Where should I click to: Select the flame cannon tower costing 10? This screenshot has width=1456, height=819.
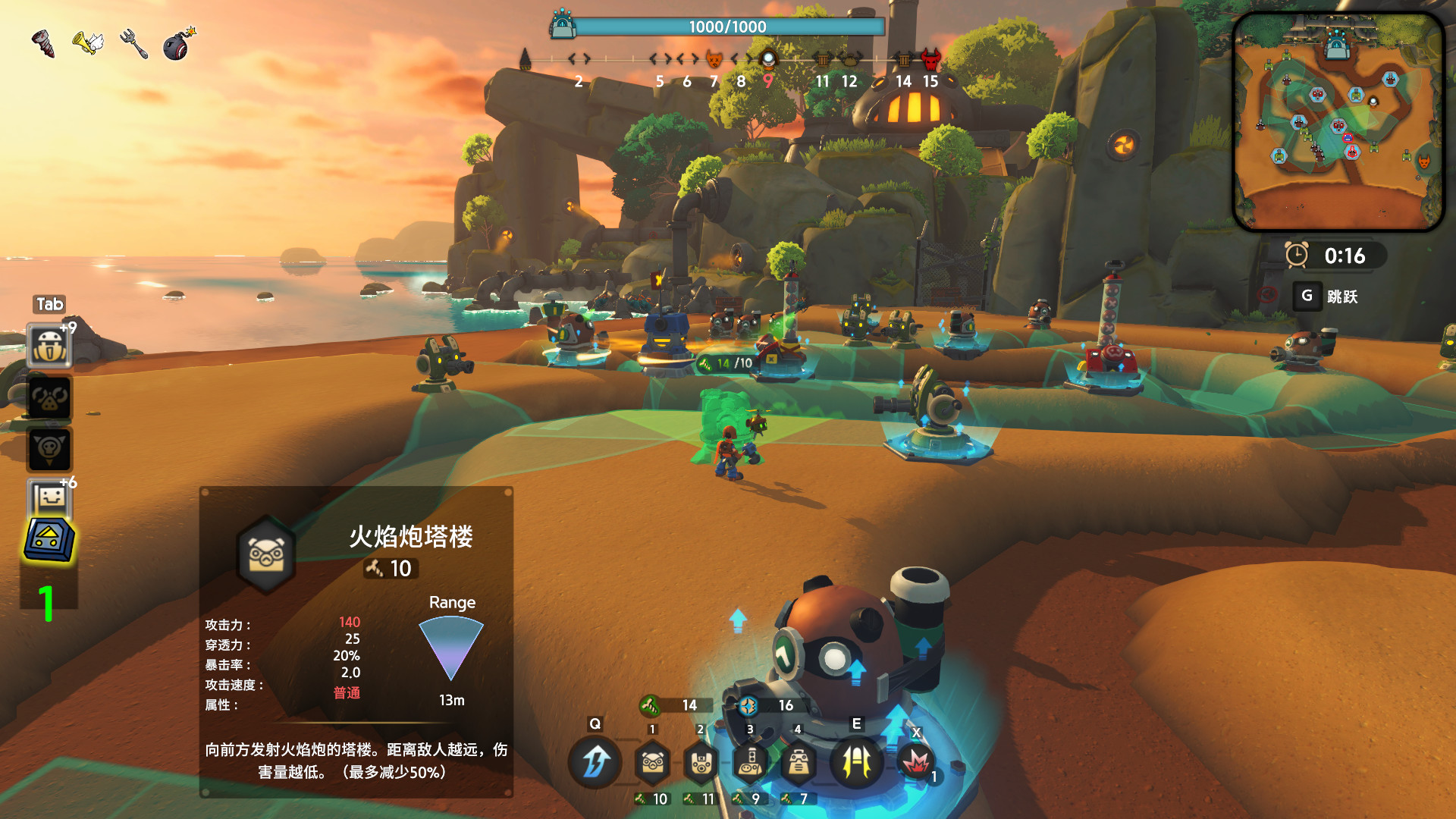[653, 762]
